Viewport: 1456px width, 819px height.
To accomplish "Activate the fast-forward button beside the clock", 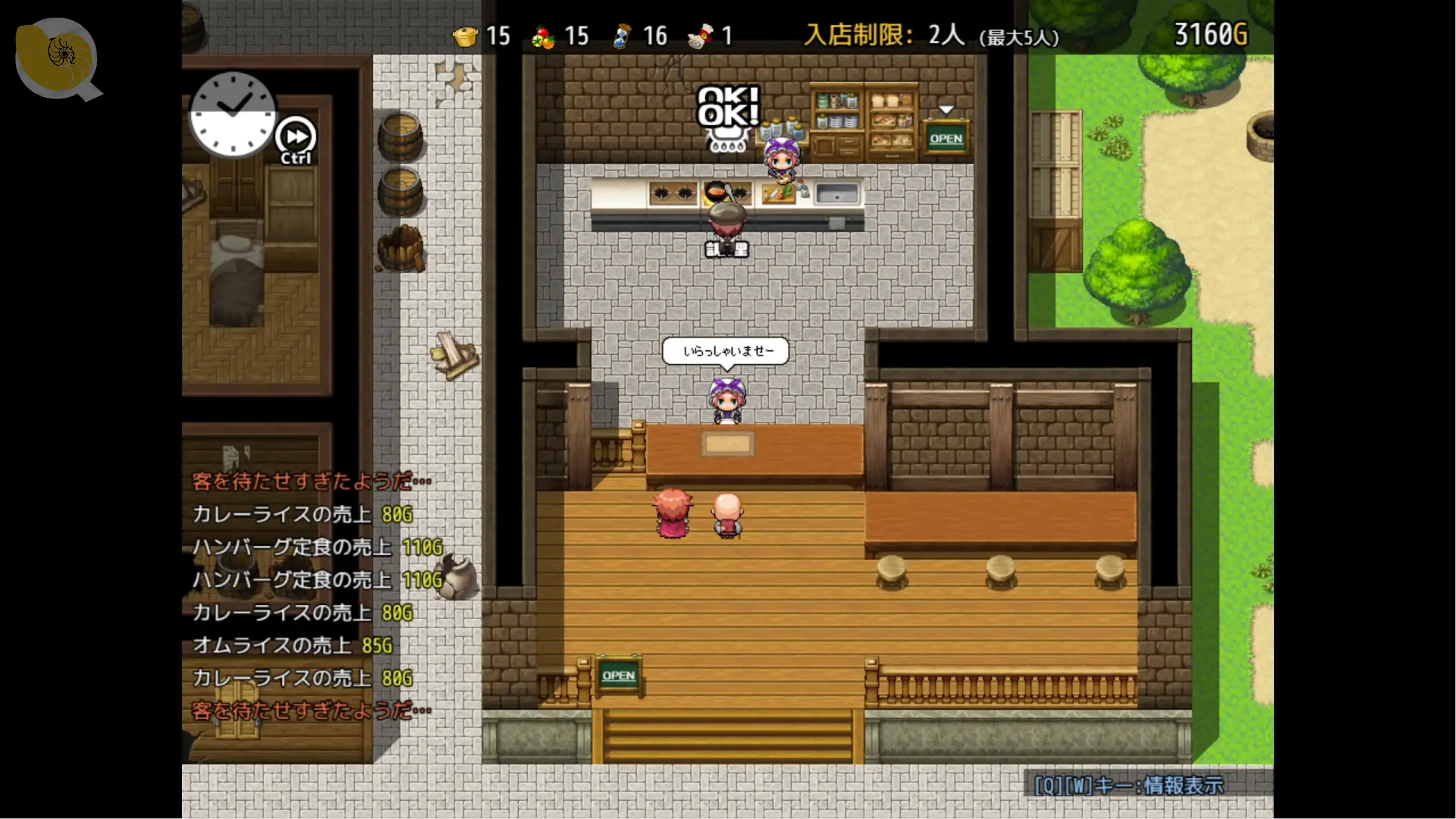I will point(296,137).
